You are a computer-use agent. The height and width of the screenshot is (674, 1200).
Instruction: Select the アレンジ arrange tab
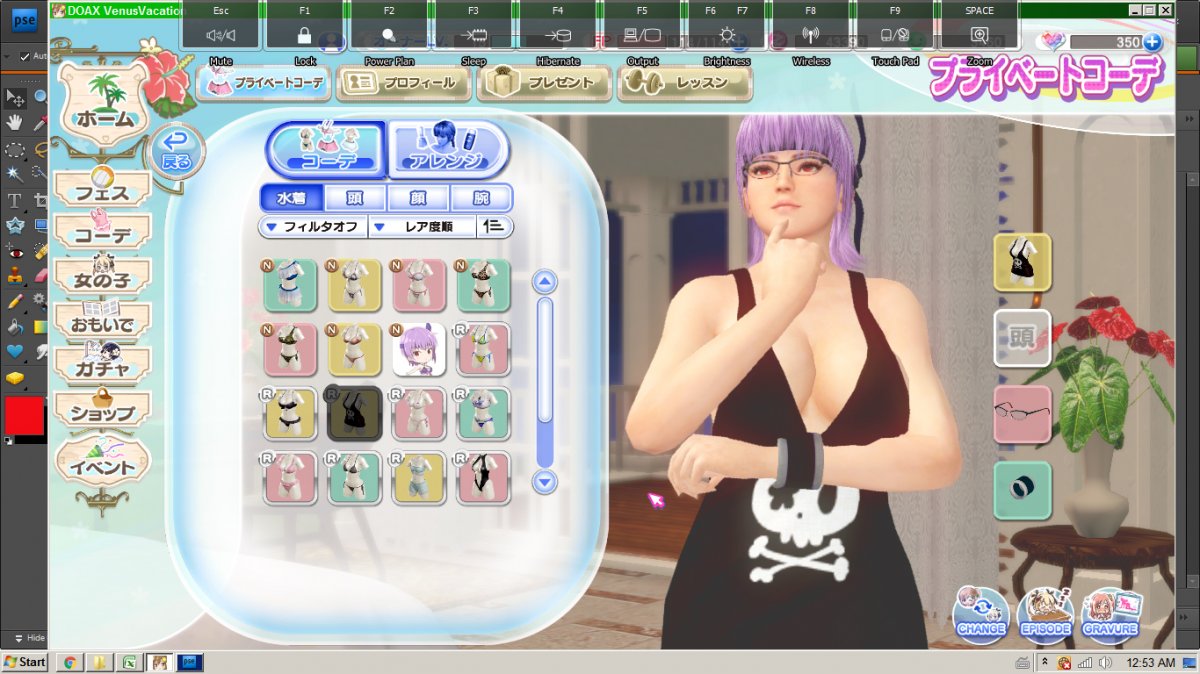click(x=447, y=151)
